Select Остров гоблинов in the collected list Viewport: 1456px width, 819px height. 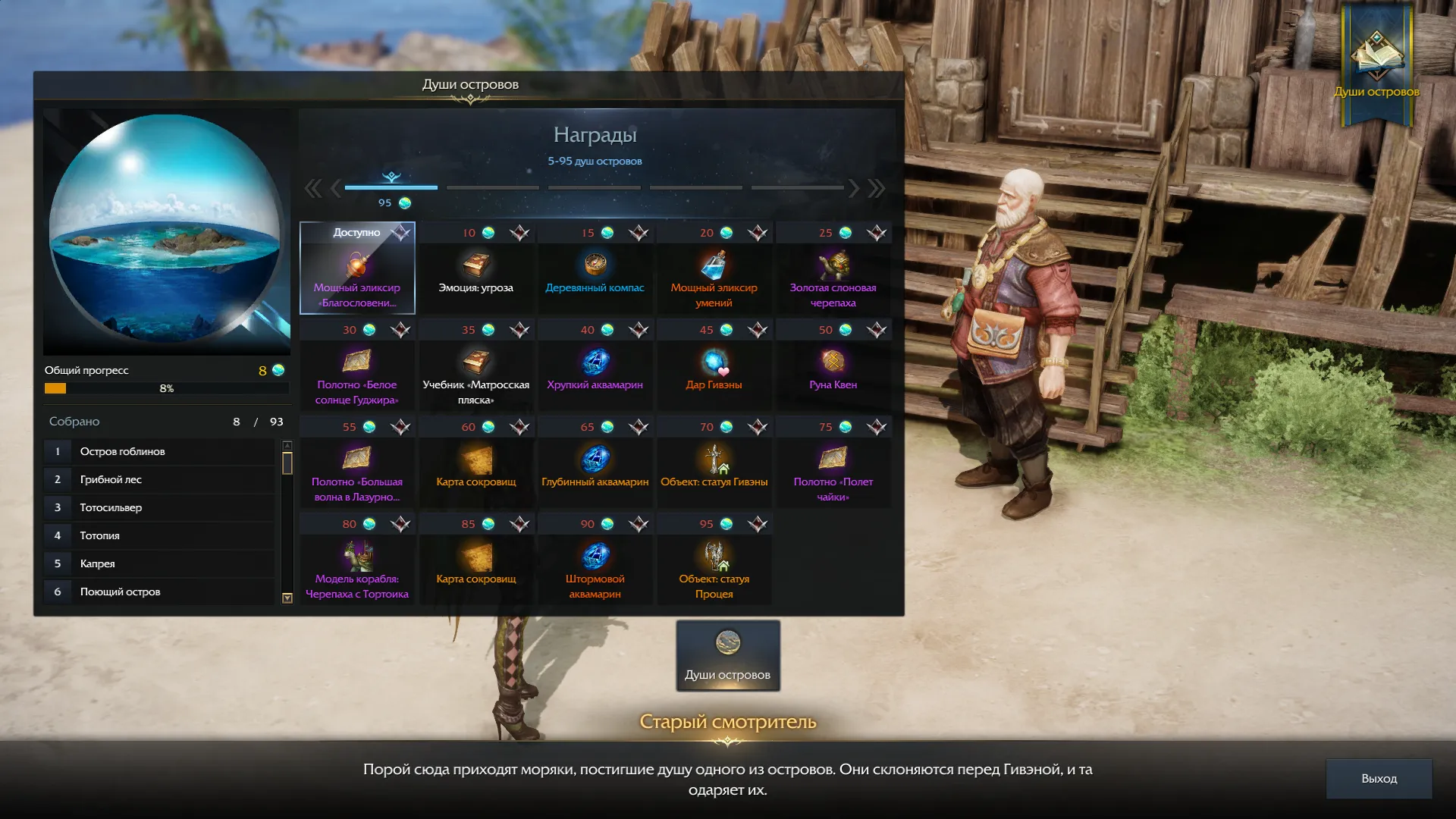pos(159,451)
